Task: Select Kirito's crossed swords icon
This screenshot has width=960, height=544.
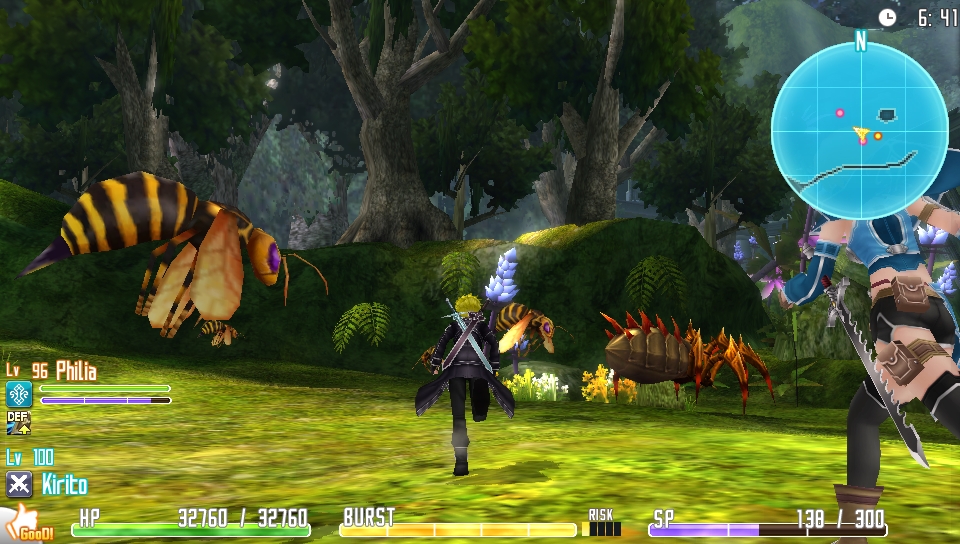Action: tap(19, 485)
